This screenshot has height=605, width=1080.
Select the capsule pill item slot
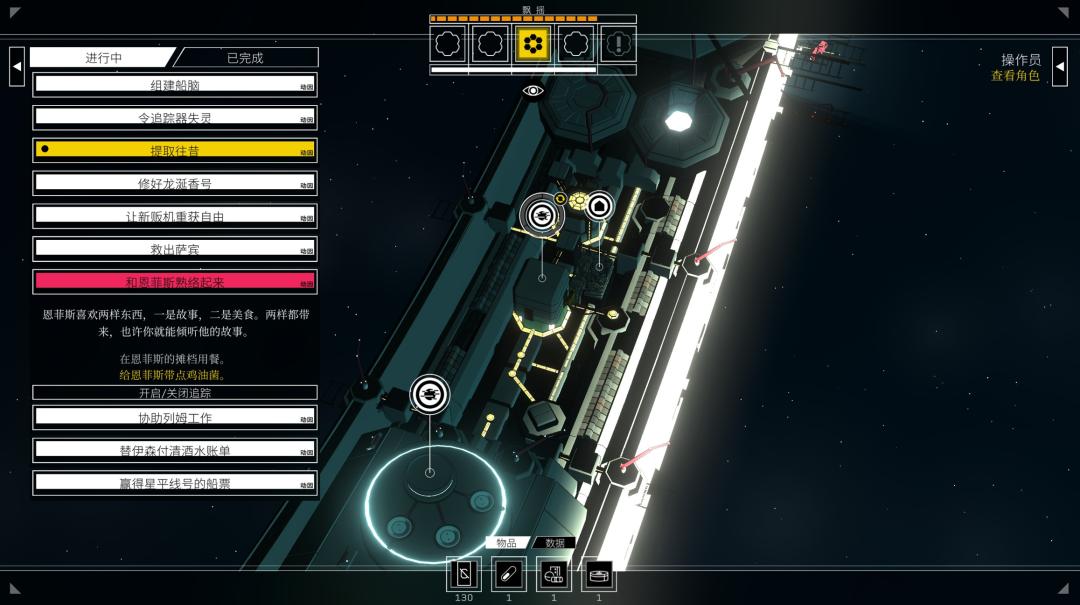(508, 574)
